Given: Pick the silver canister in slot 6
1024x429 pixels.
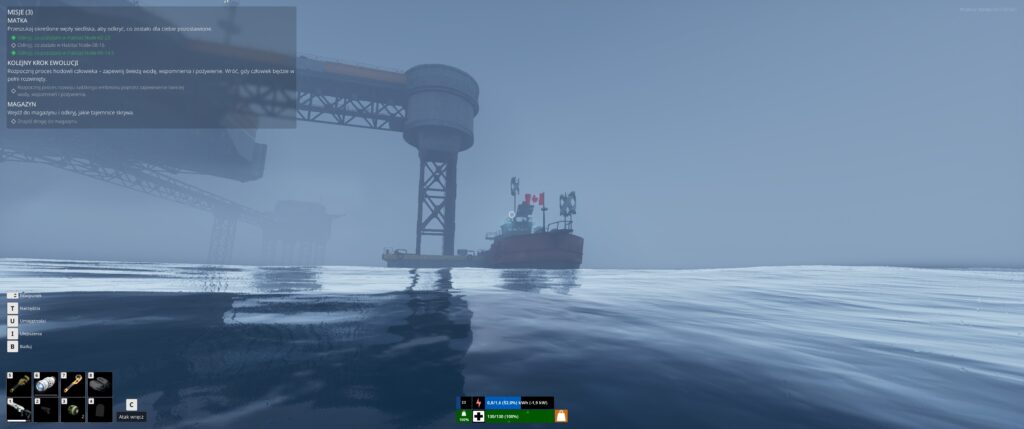Looking at the screenshot, I should click(x=47, y=384).
